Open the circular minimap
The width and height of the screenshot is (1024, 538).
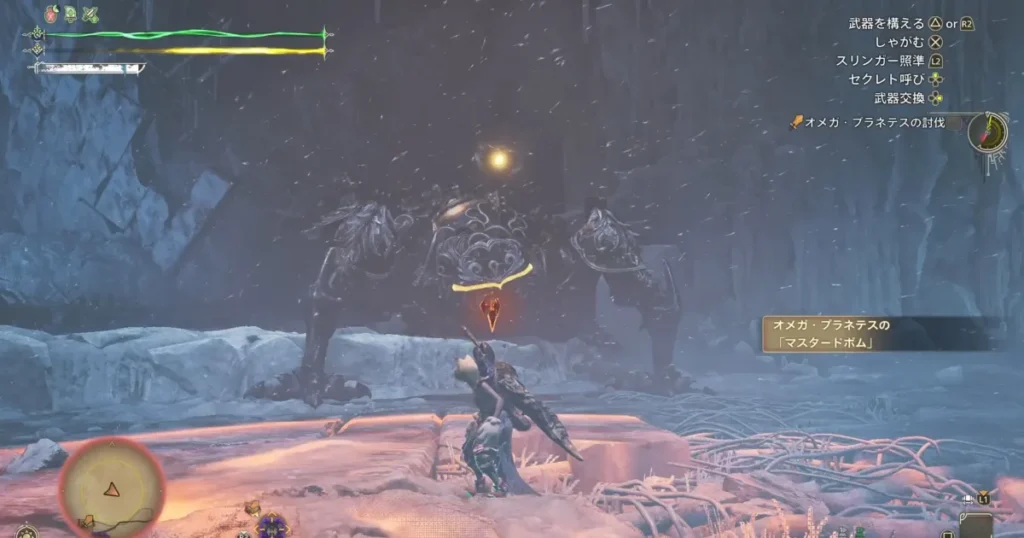point(111,488)
